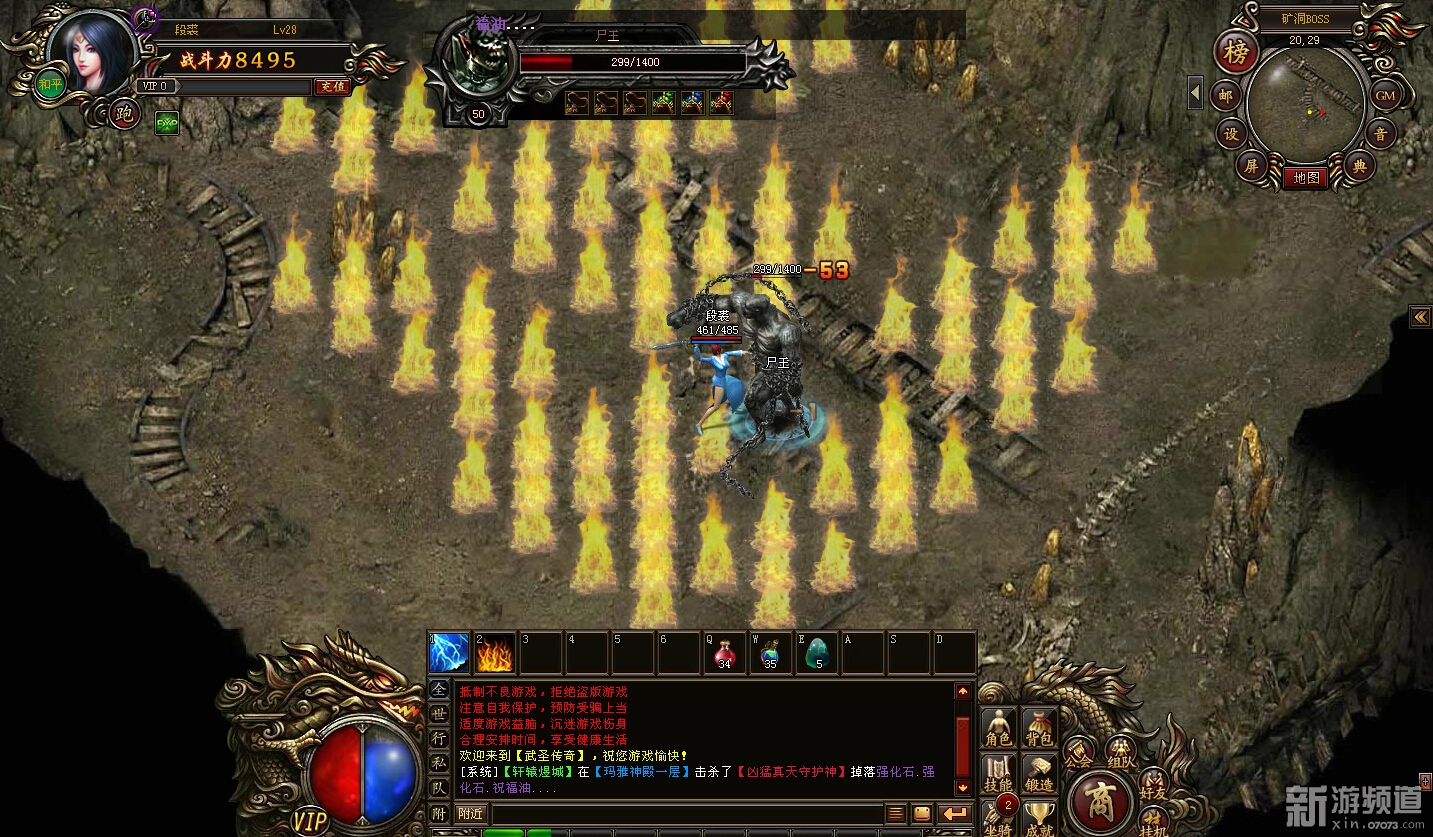Toggle sound with the 音 button
This screenshot has width=1433, height=837.
click(1380, 134)
